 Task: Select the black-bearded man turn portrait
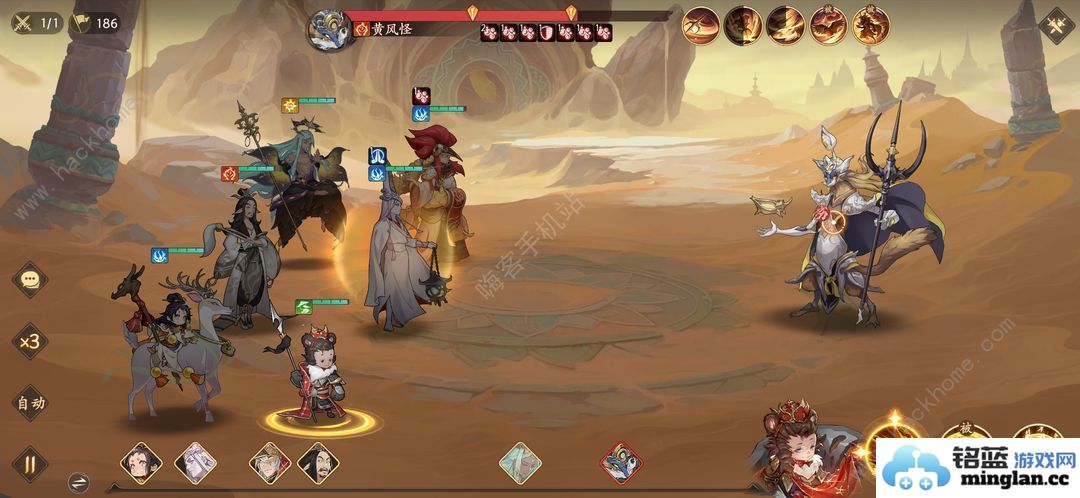point(318,463)
